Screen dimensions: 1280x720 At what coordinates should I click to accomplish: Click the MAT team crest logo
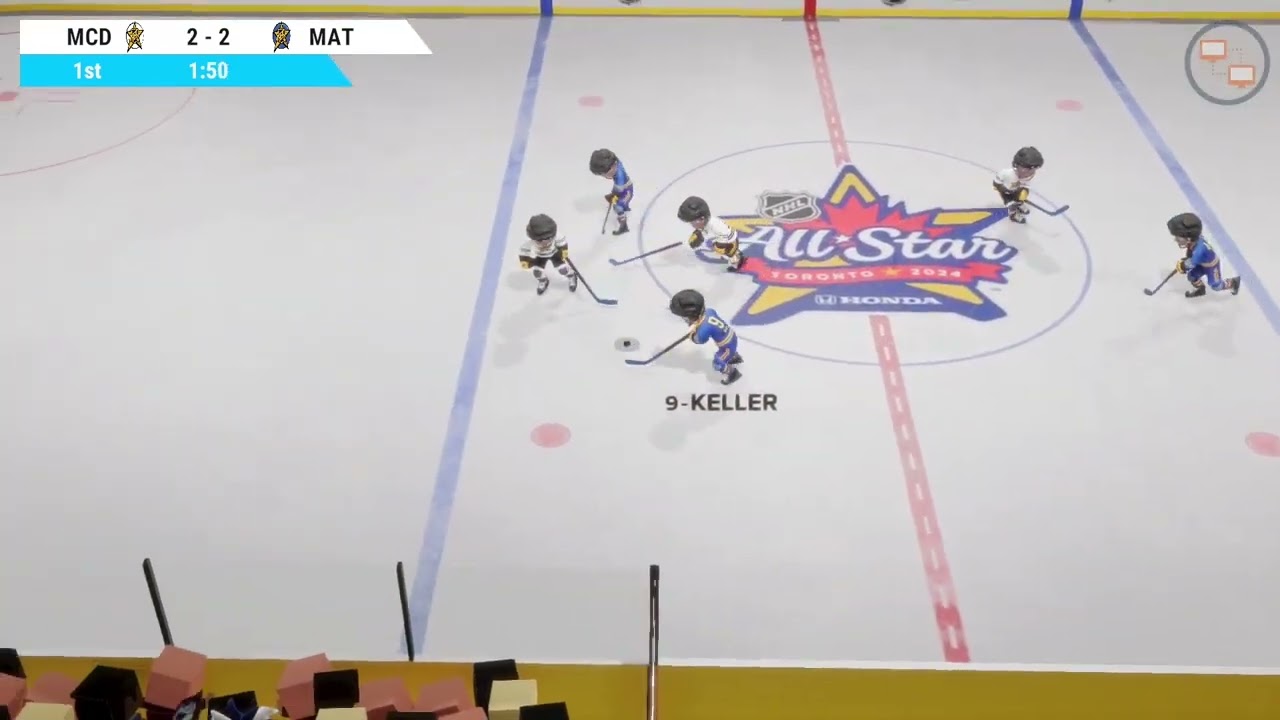(x=281, y=37)
